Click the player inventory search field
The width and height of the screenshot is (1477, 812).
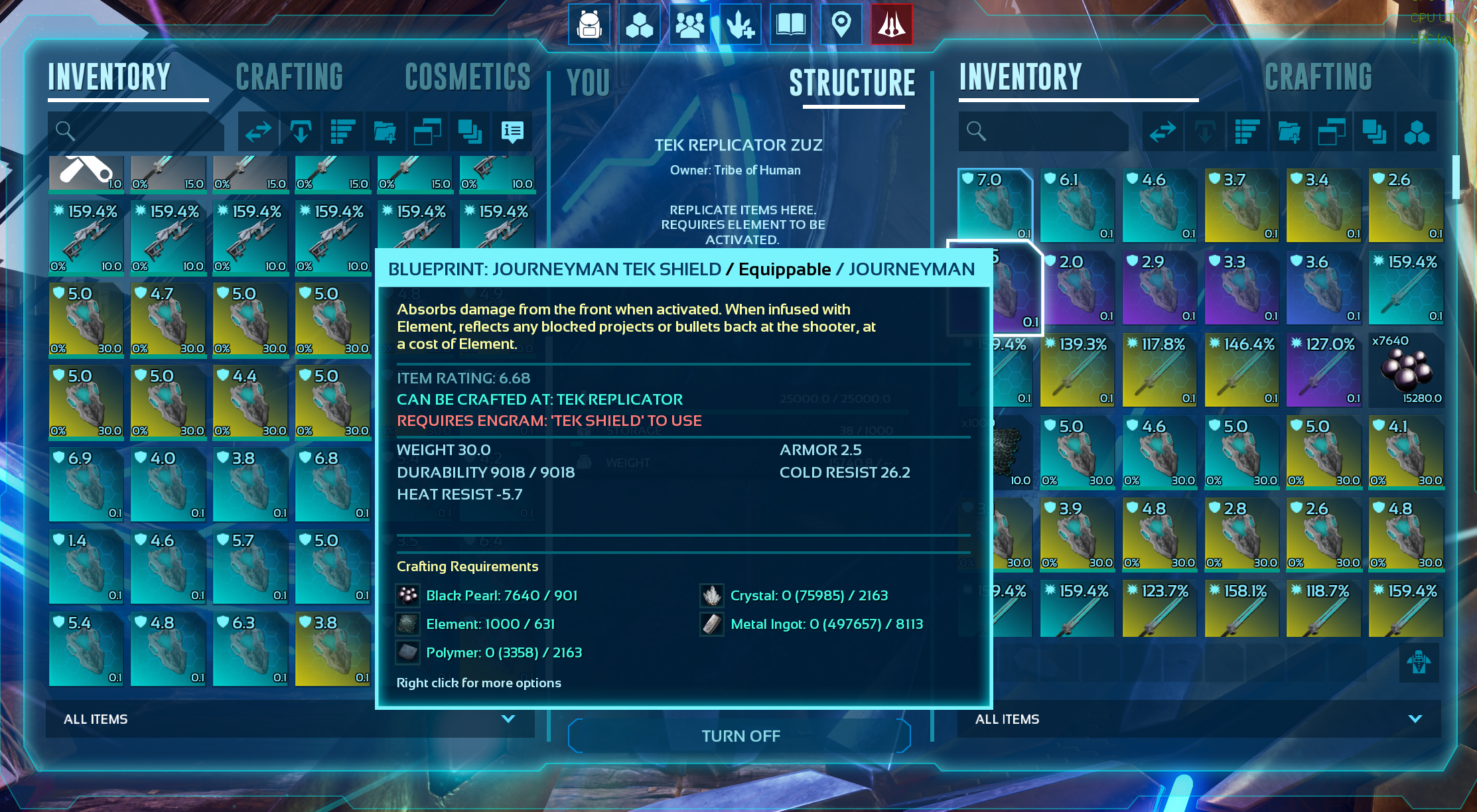pyautogui.click(x=139, y=131)
